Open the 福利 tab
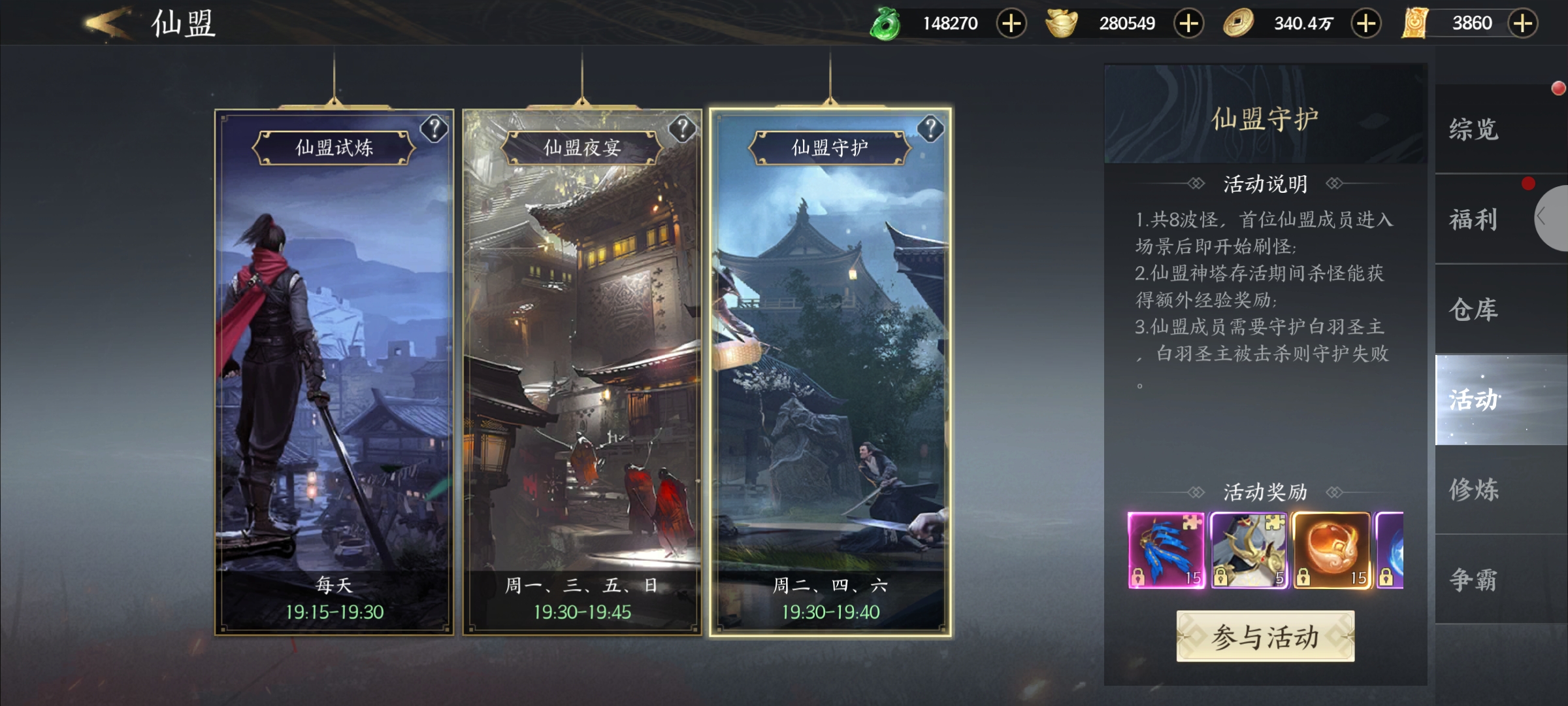Image resolution: width=1568 pixels, height=706 pixels. pyautogui.click(x=1474, y=219)
